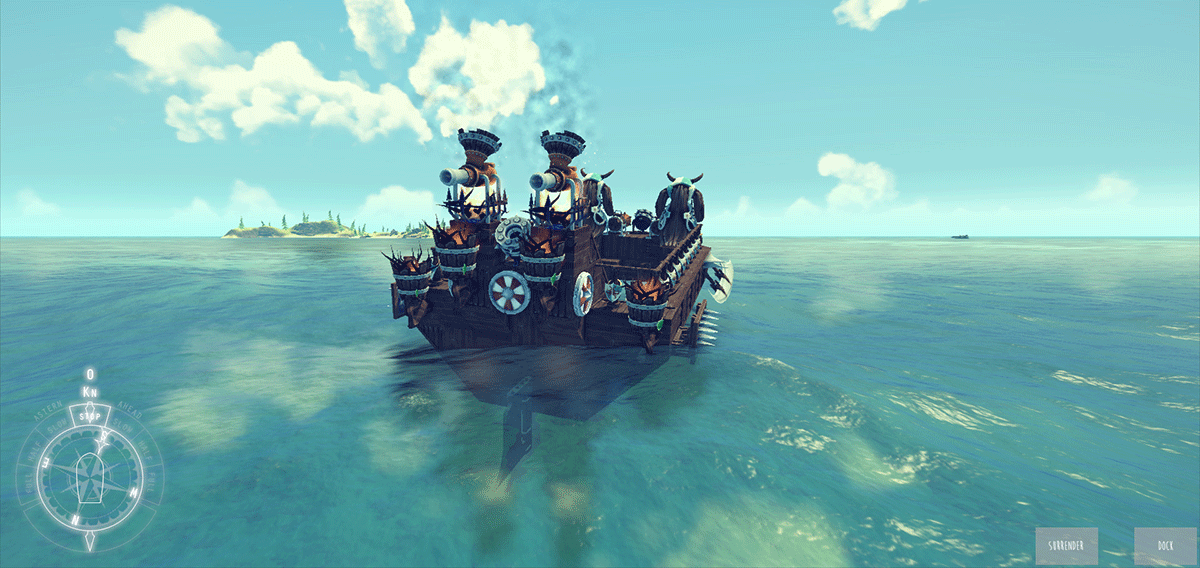The image size is (1200, 568).
Task: Click the Surrender button
Action: [1067, 546]
